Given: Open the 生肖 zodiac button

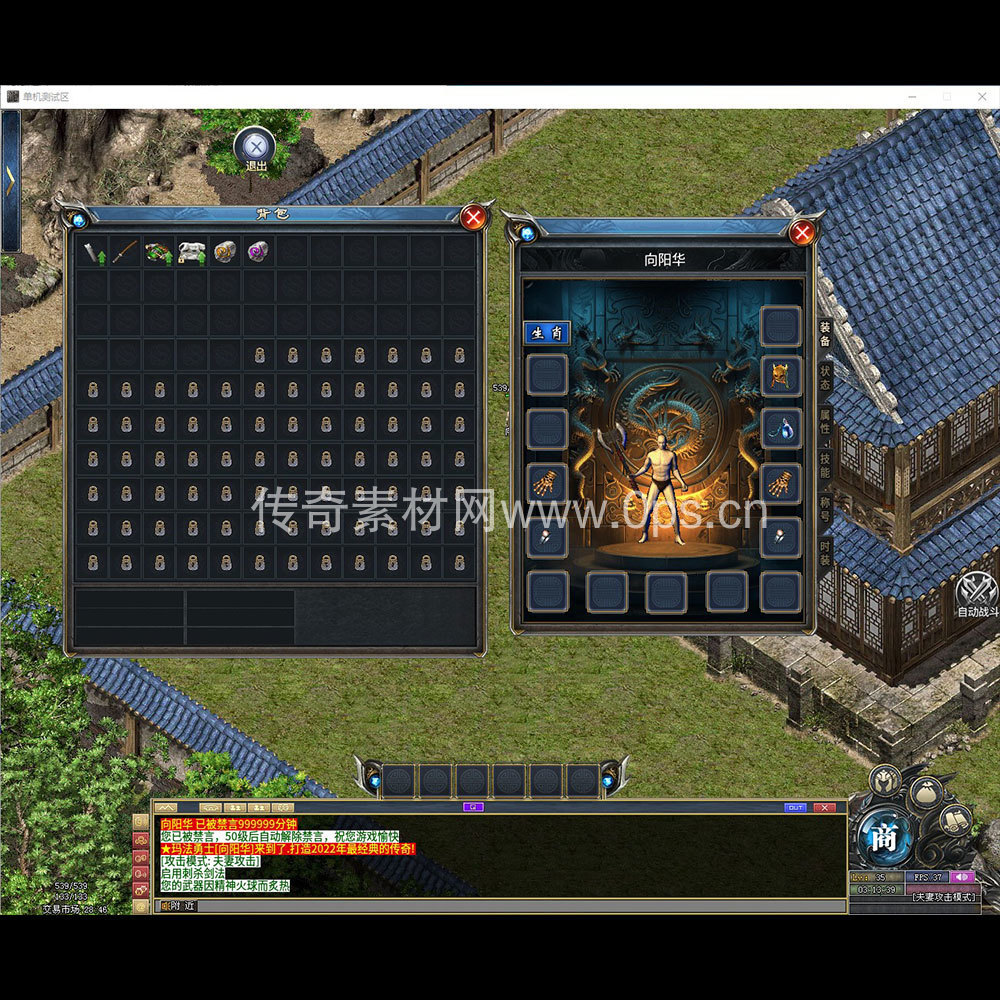Looking at the screenshot, I should pos(547,333).
